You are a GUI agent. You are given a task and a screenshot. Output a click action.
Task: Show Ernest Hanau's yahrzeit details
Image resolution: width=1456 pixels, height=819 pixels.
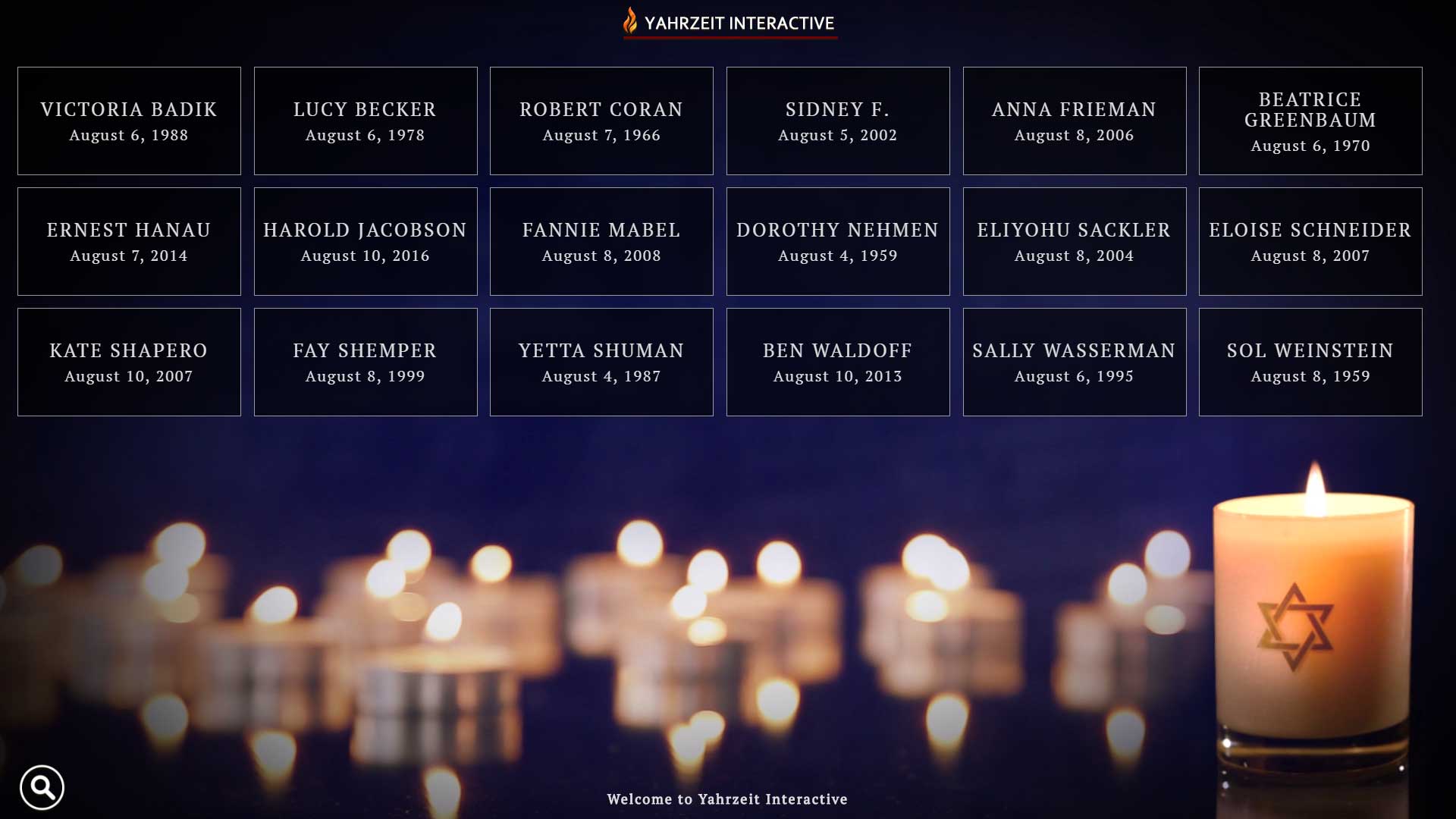[x=129, y=241]
